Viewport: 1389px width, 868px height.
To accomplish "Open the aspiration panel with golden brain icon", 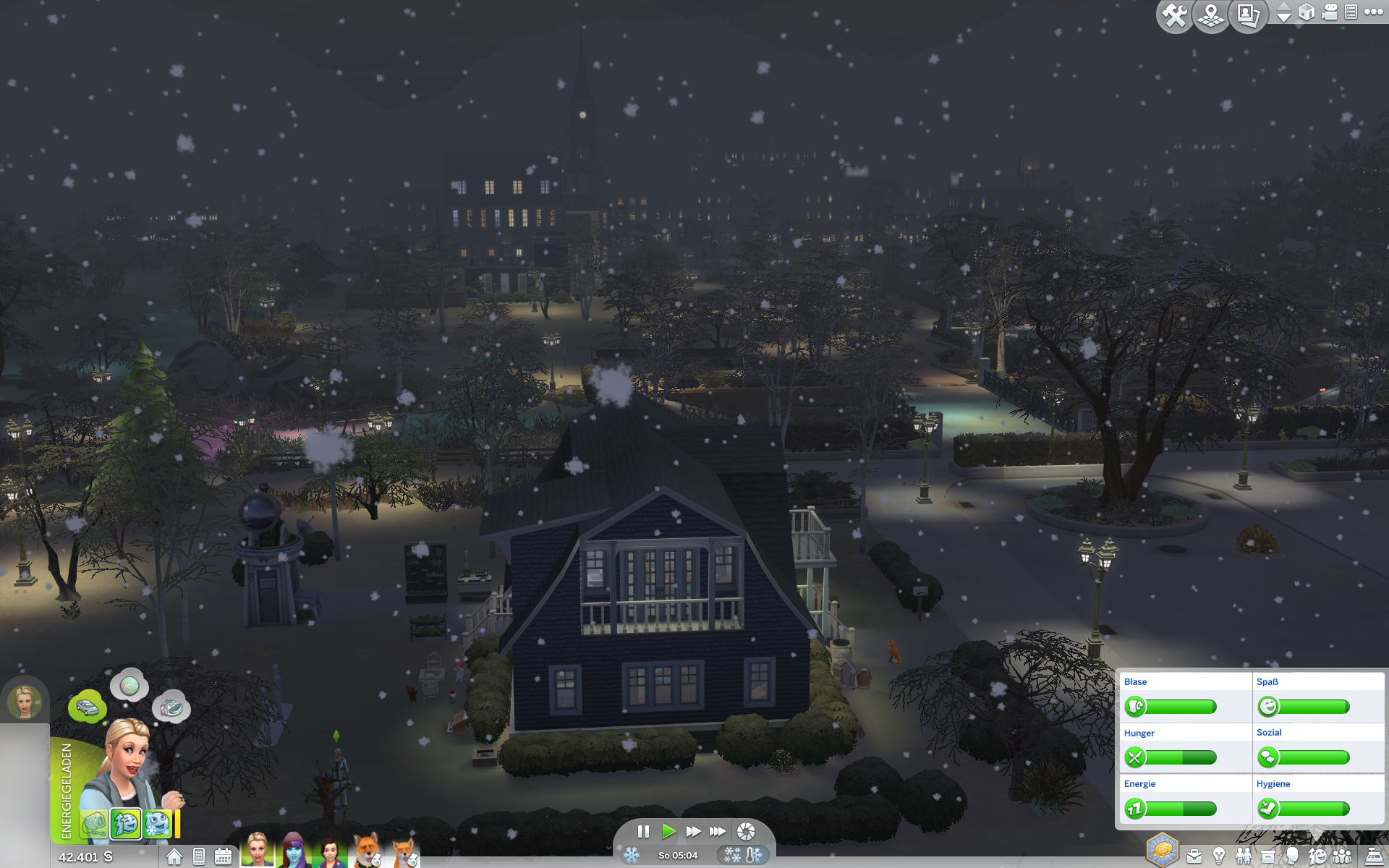I will point(1162,850).
